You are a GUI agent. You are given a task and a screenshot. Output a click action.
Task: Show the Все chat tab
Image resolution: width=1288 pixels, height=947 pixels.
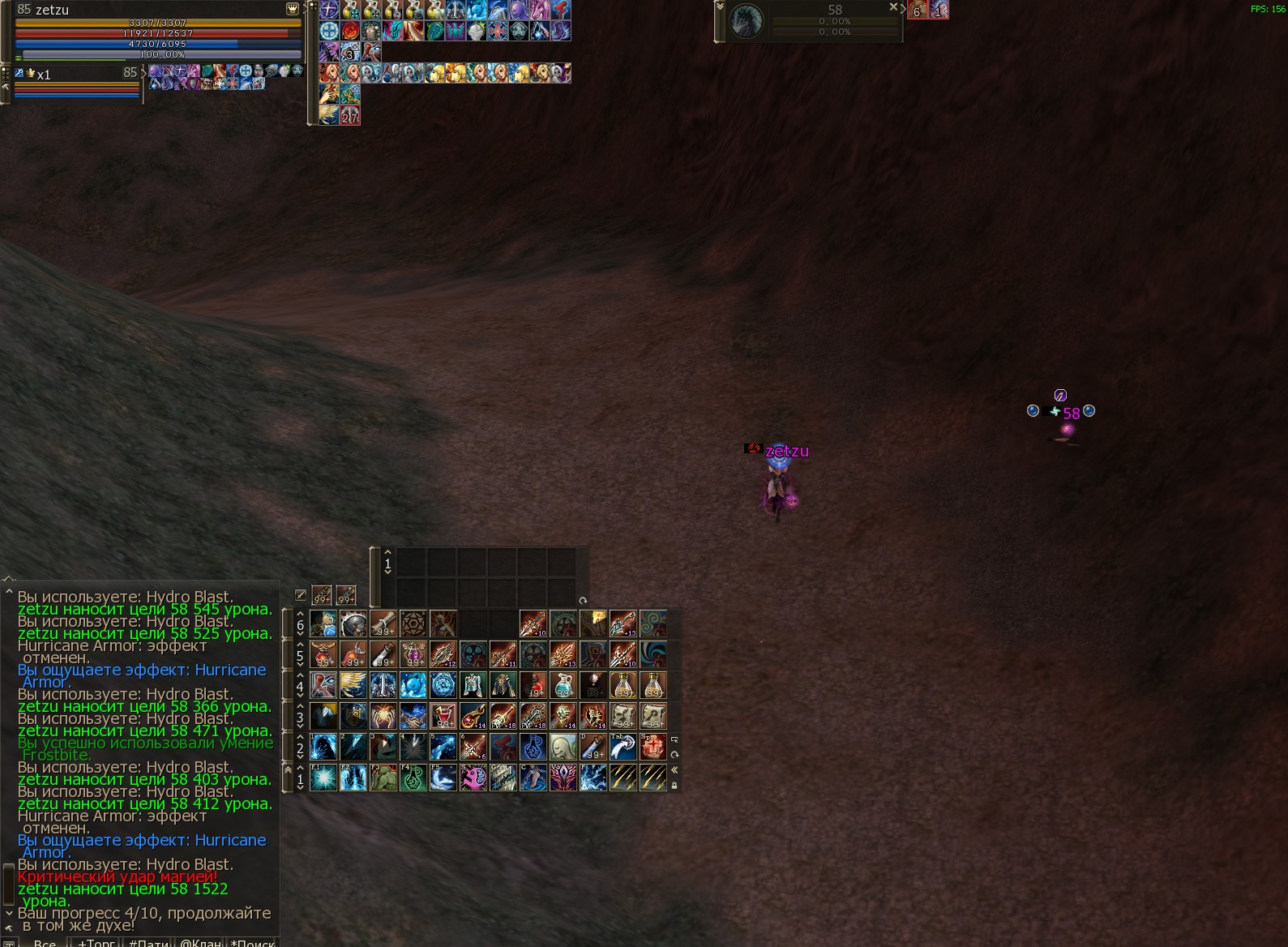45,943
